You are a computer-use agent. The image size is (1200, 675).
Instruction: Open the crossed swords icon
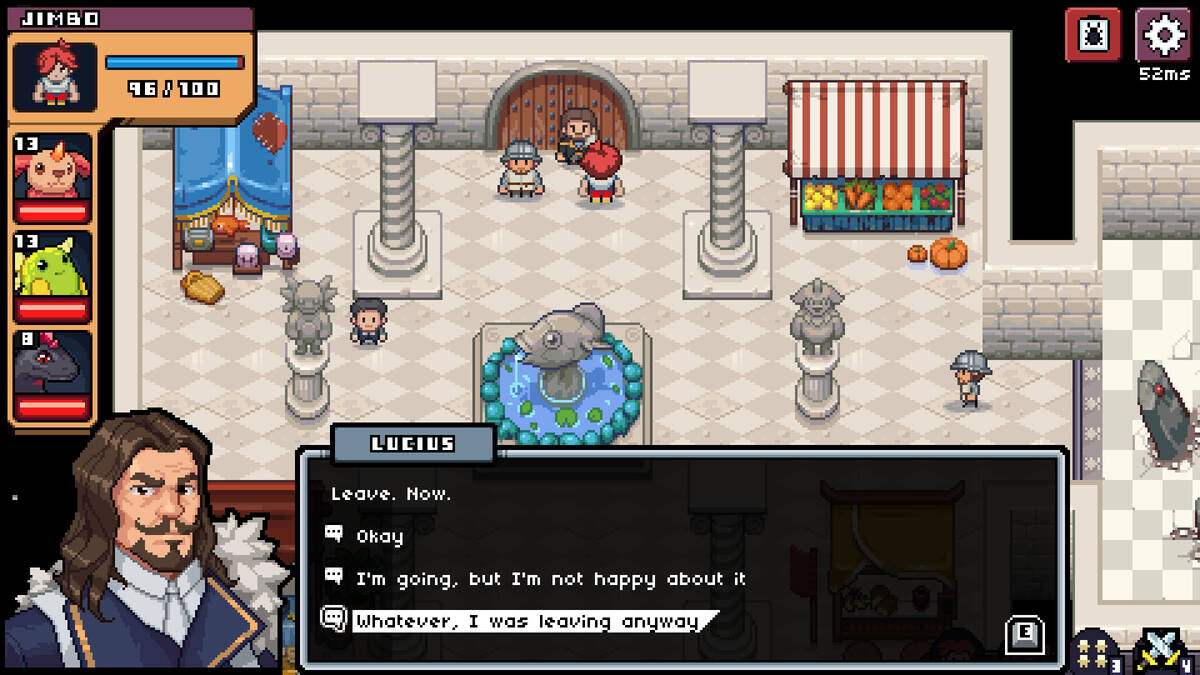point(1162,650)
